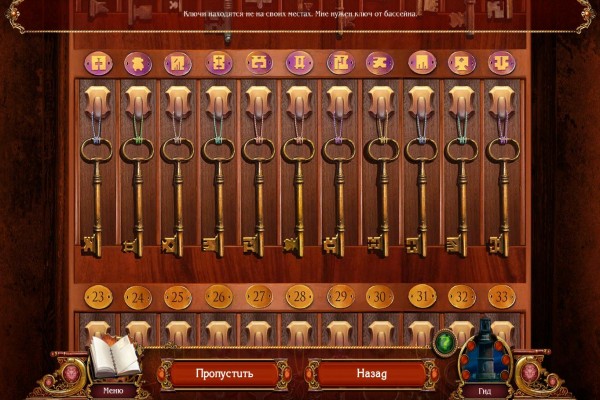Screen dimensions: 600x400
Task: Click the green gem hint icon
Action: point(445,343)
